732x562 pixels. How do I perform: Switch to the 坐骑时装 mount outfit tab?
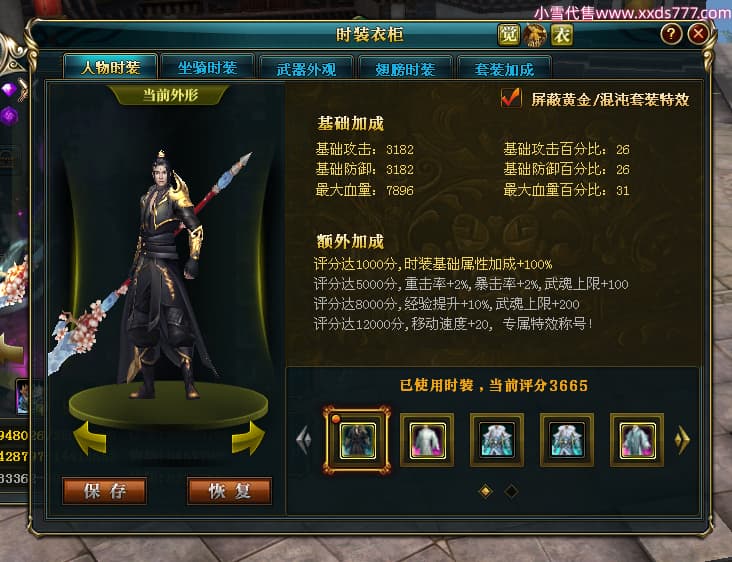pyautogui.click(x=208, y=69)
